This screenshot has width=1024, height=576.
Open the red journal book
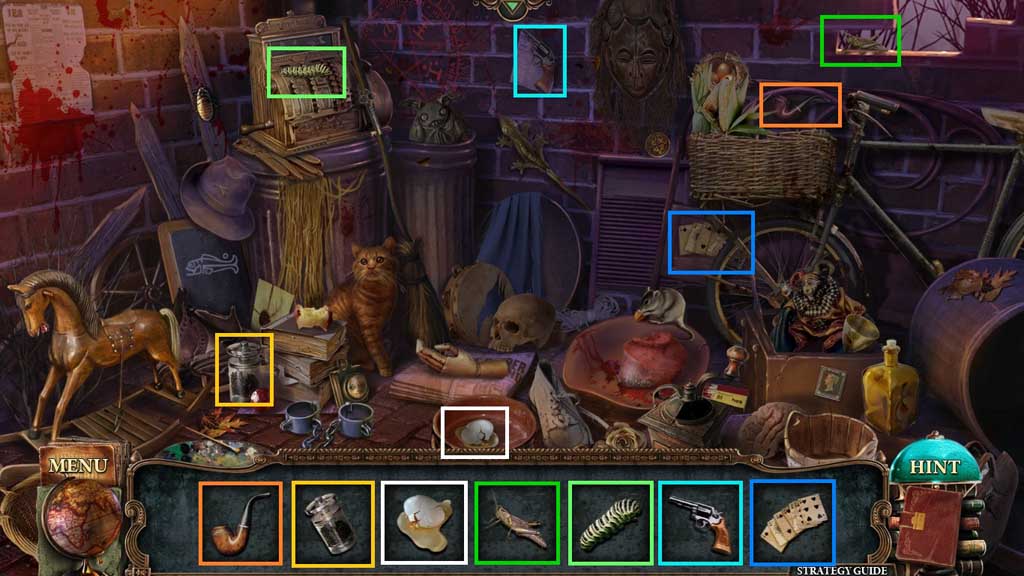tap(932, 524)
